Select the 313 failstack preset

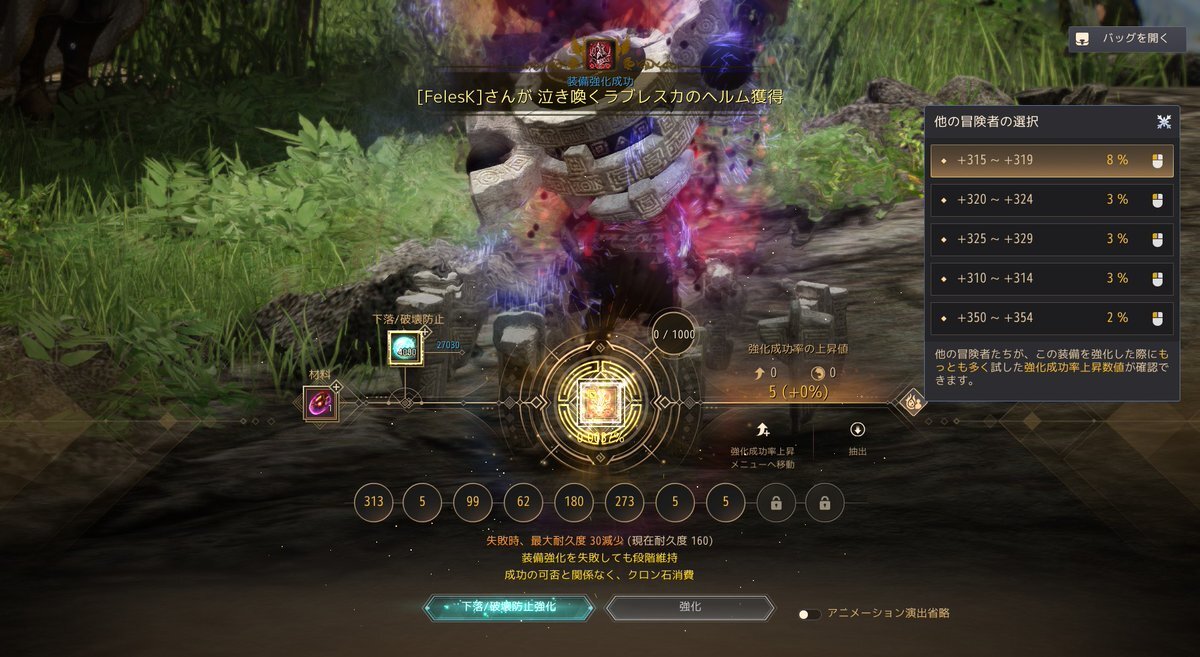(374, 503)
